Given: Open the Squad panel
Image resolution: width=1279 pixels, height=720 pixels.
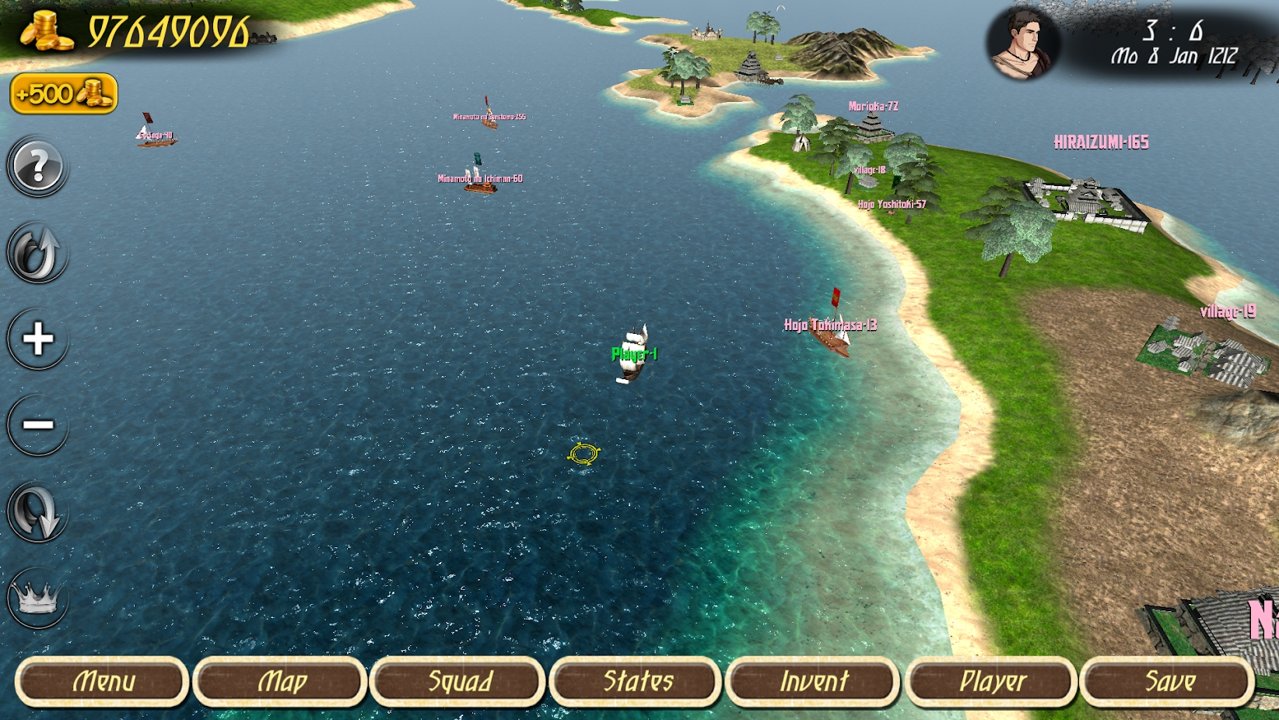Looking at the screenshot, I should (459, 682).
